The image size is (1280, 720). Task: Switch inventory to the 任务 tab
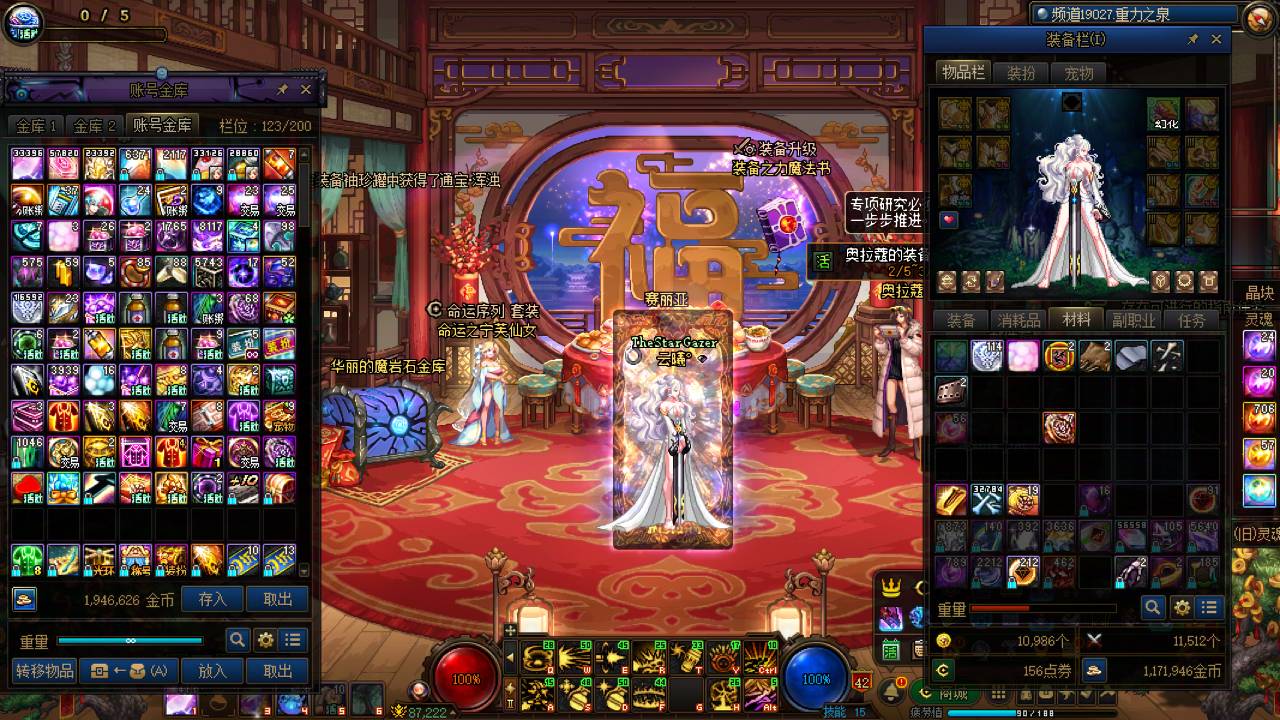point(1192,321)
